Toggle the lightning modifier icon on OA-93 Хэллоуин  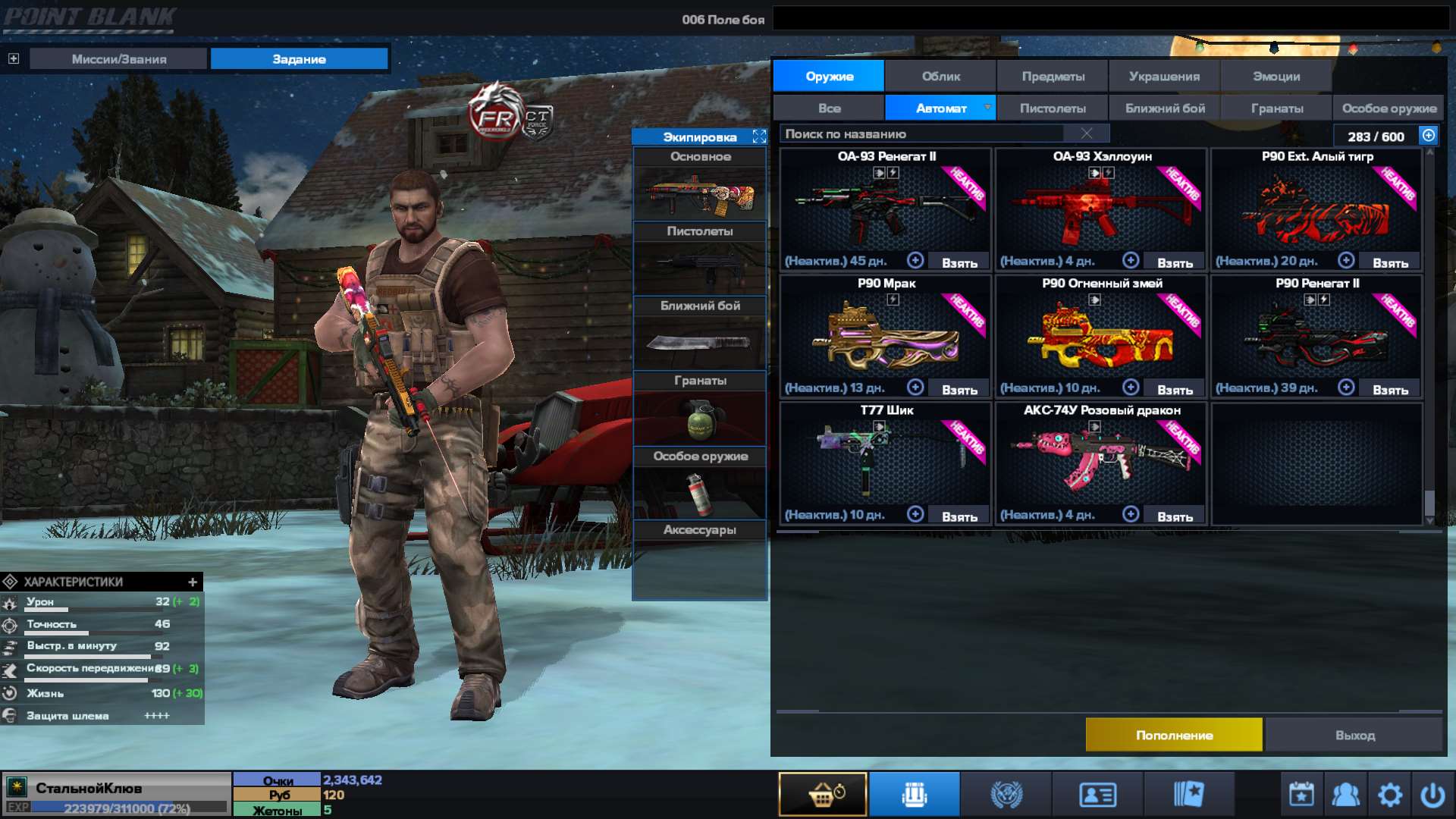[1109, 172]
